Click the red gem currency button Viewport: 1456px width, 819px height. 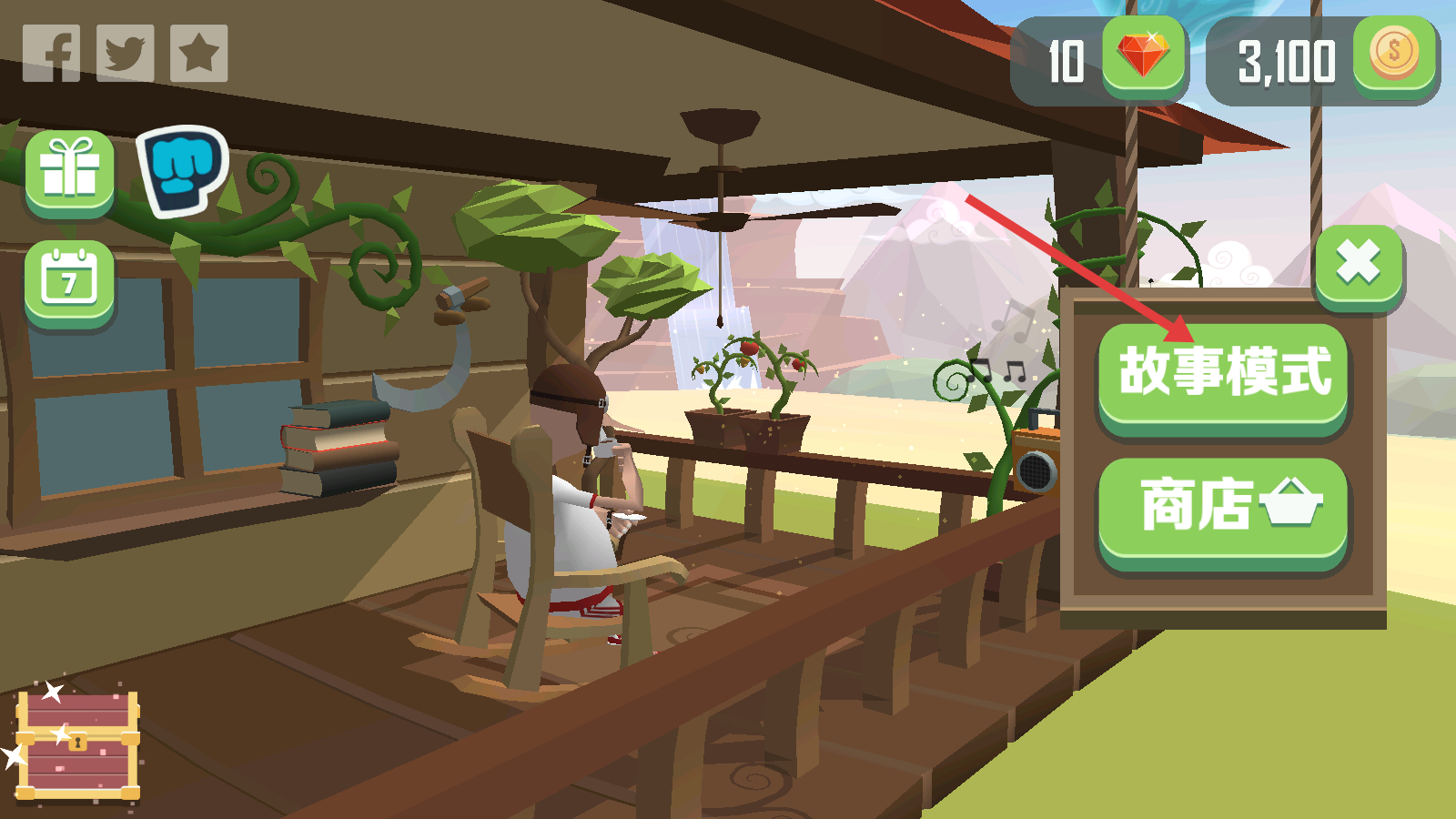pos(1144,56)
